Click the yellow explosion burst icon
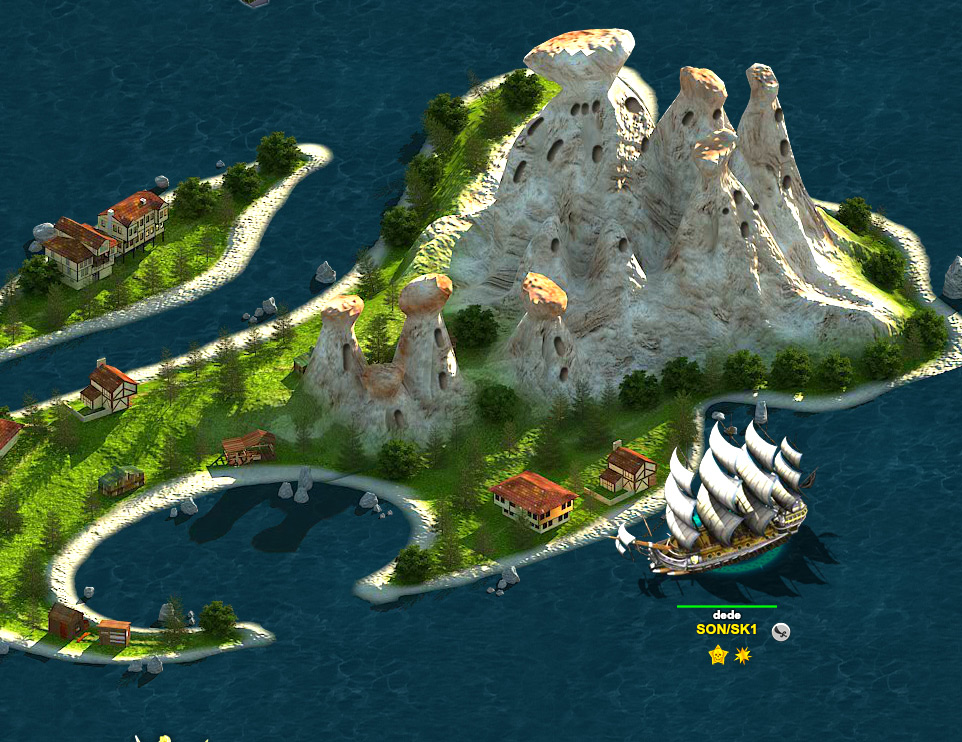 click(x=742, y=655)
